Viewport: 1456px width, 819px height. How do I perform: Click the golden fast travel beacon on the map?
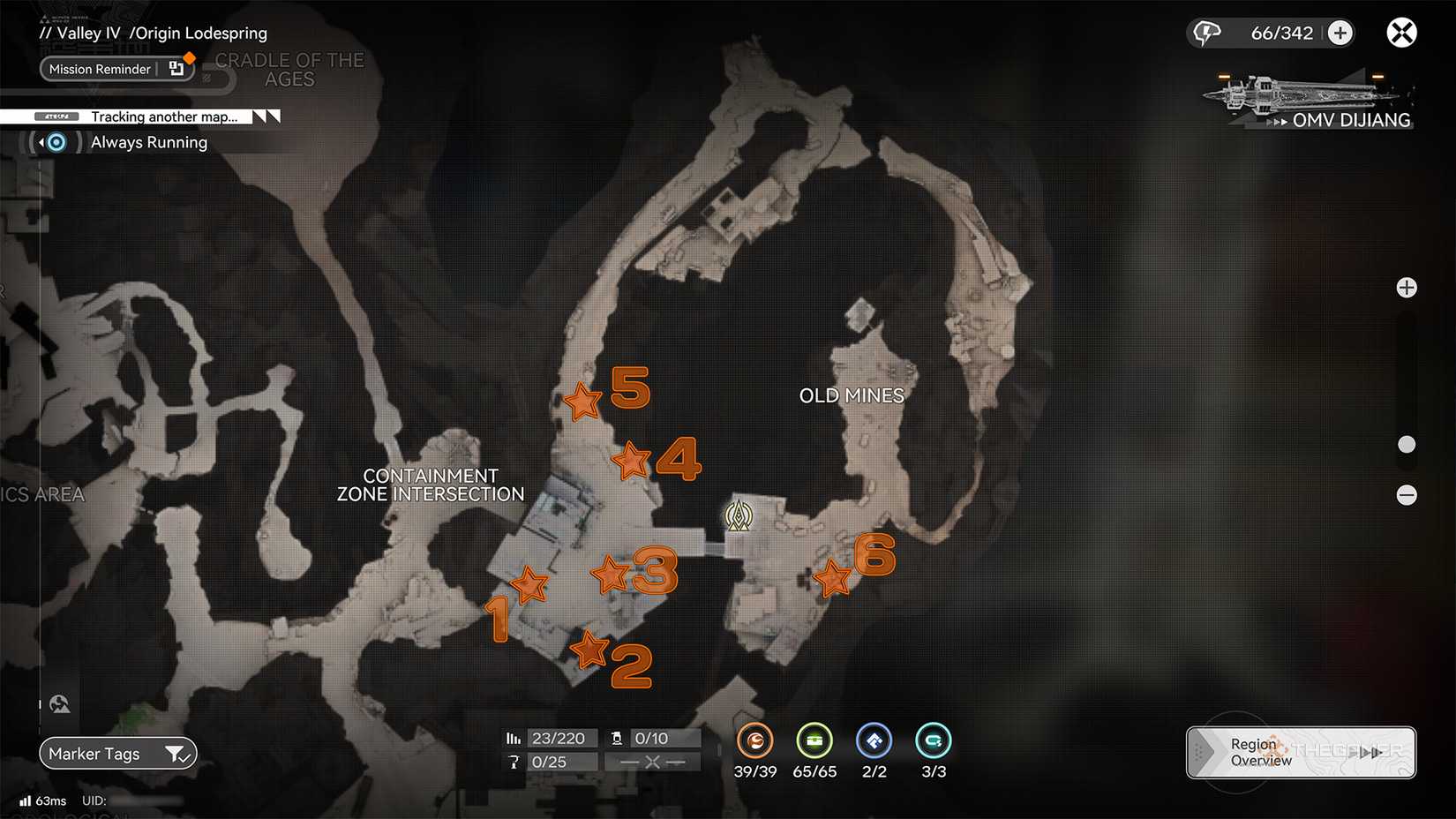(738, 513)
